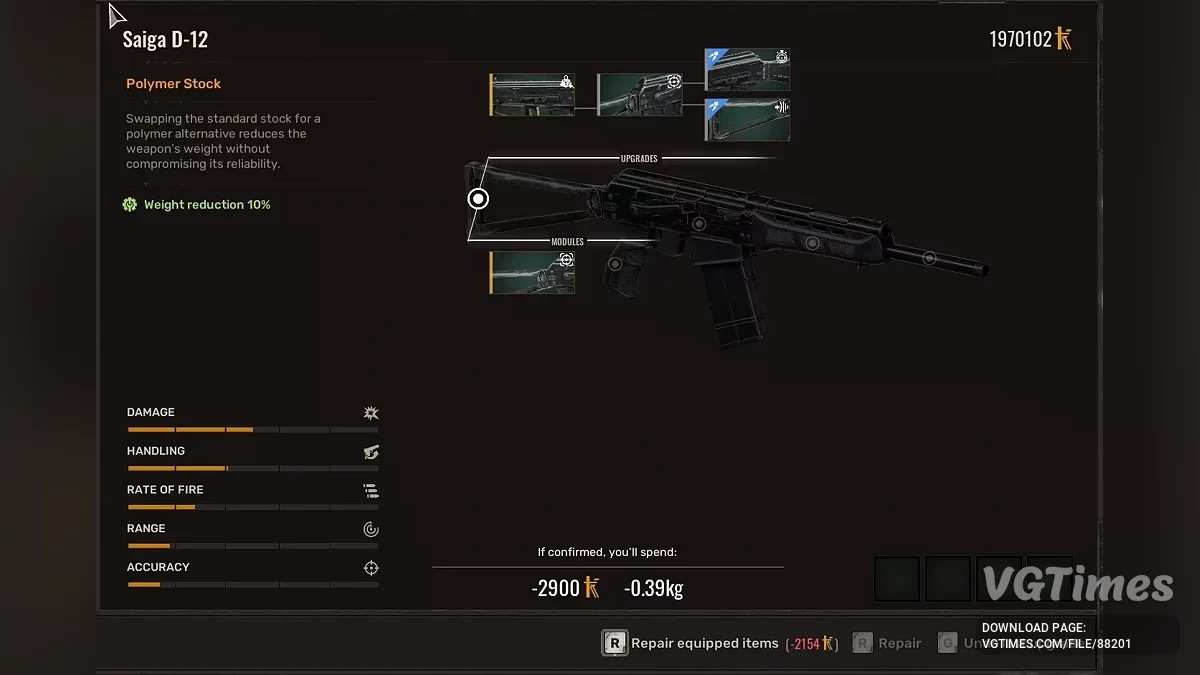Image resolution: width=1200 pixels, height=675 pixels.
Task: Select the receiver upgrade node on the shotgun
Action: pyautogui.click(x=699, y=224)
